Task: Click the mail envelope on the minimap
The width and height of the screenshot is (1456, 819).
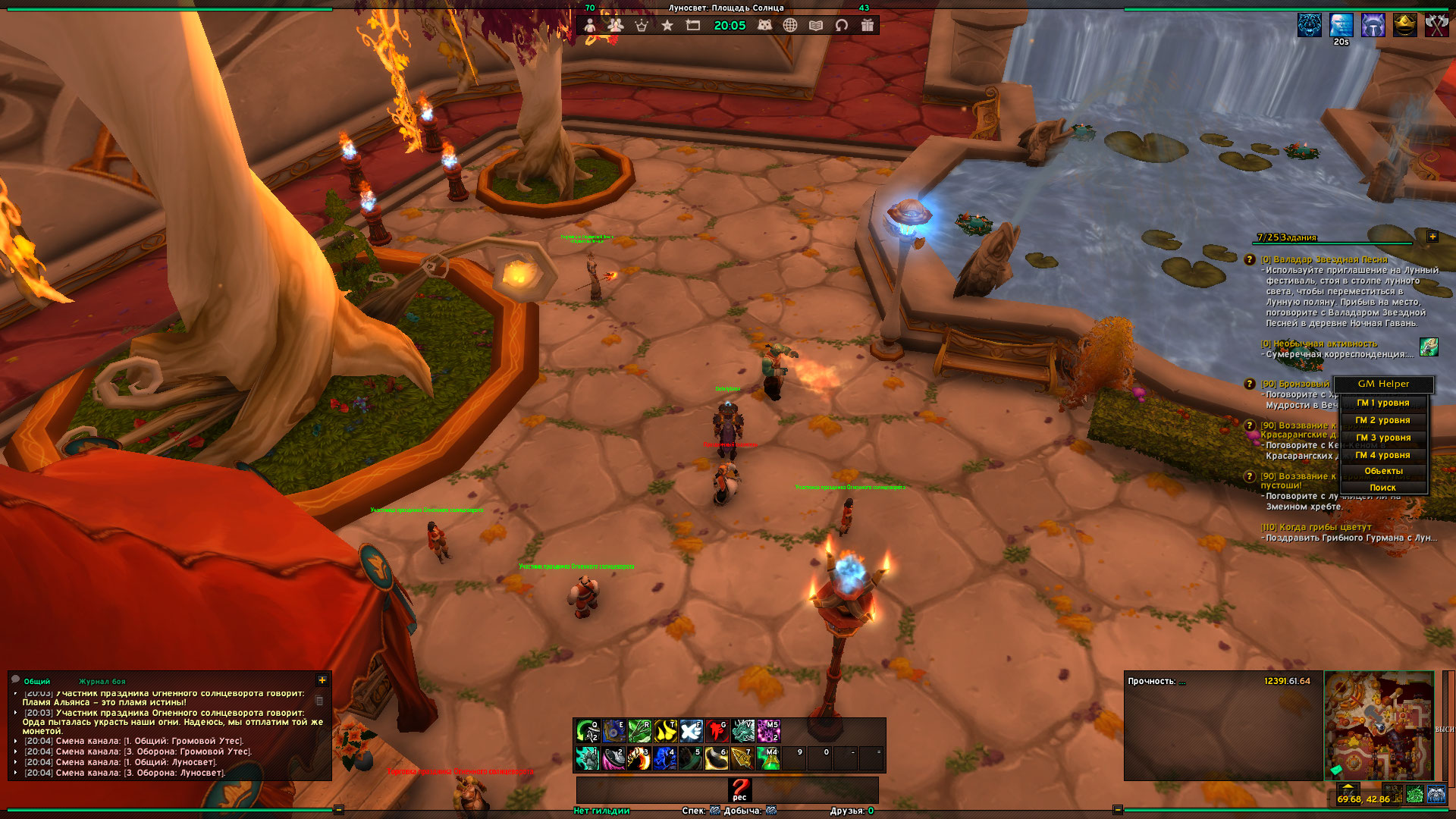Action: click(x=1336, y=770)
